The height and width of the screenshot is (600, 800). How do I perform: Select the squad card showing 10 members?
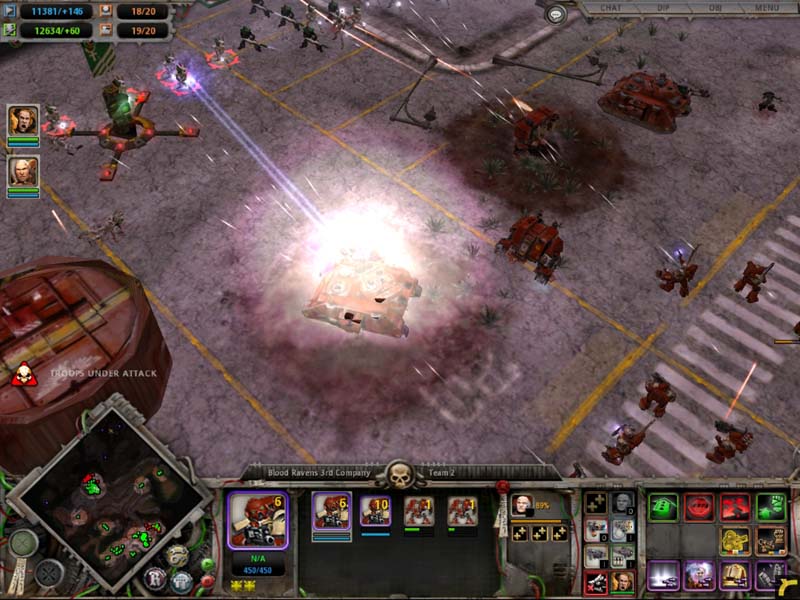click(375, 511)
